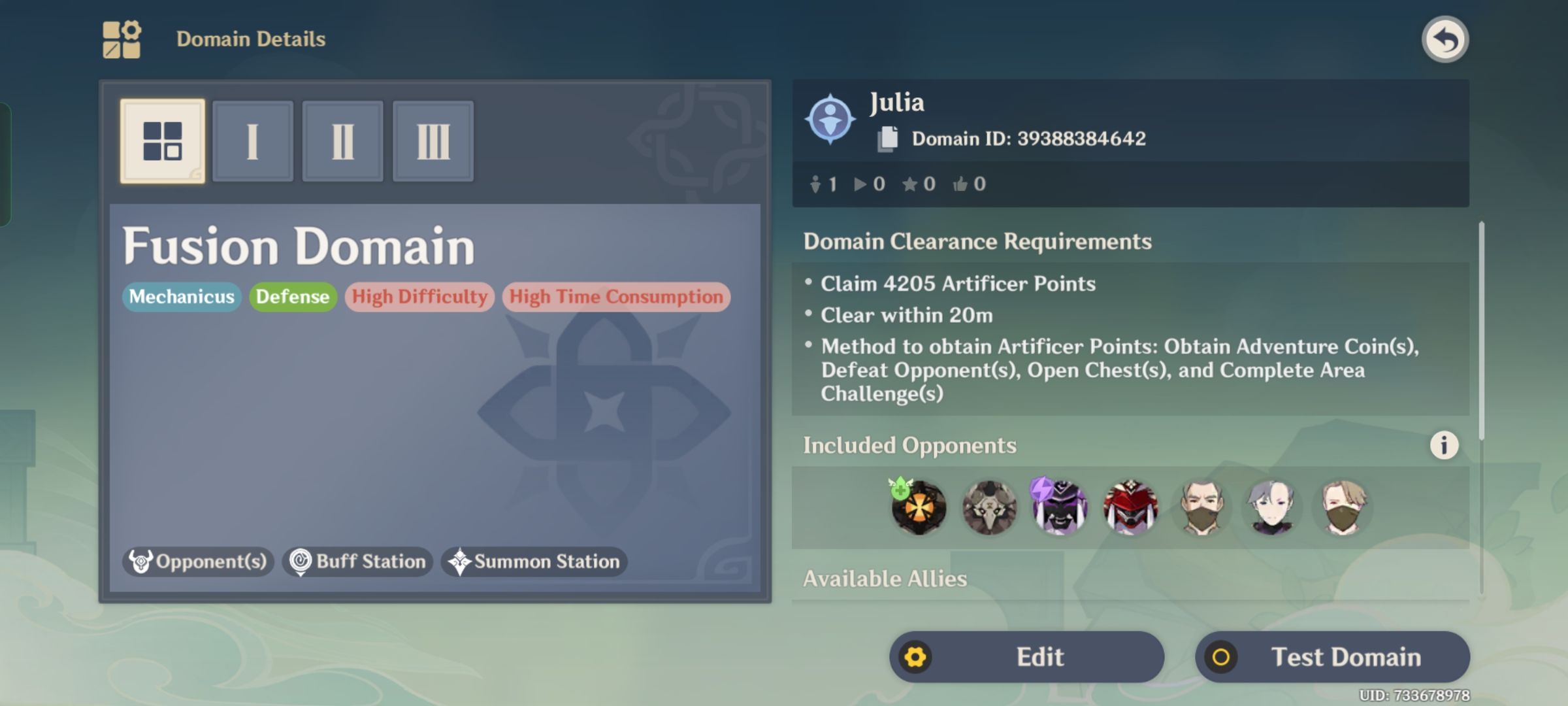Click the Mechanicus tag
Image resolution: width=1568 pixels, height=706 pixels.
[x=181, y=296]
